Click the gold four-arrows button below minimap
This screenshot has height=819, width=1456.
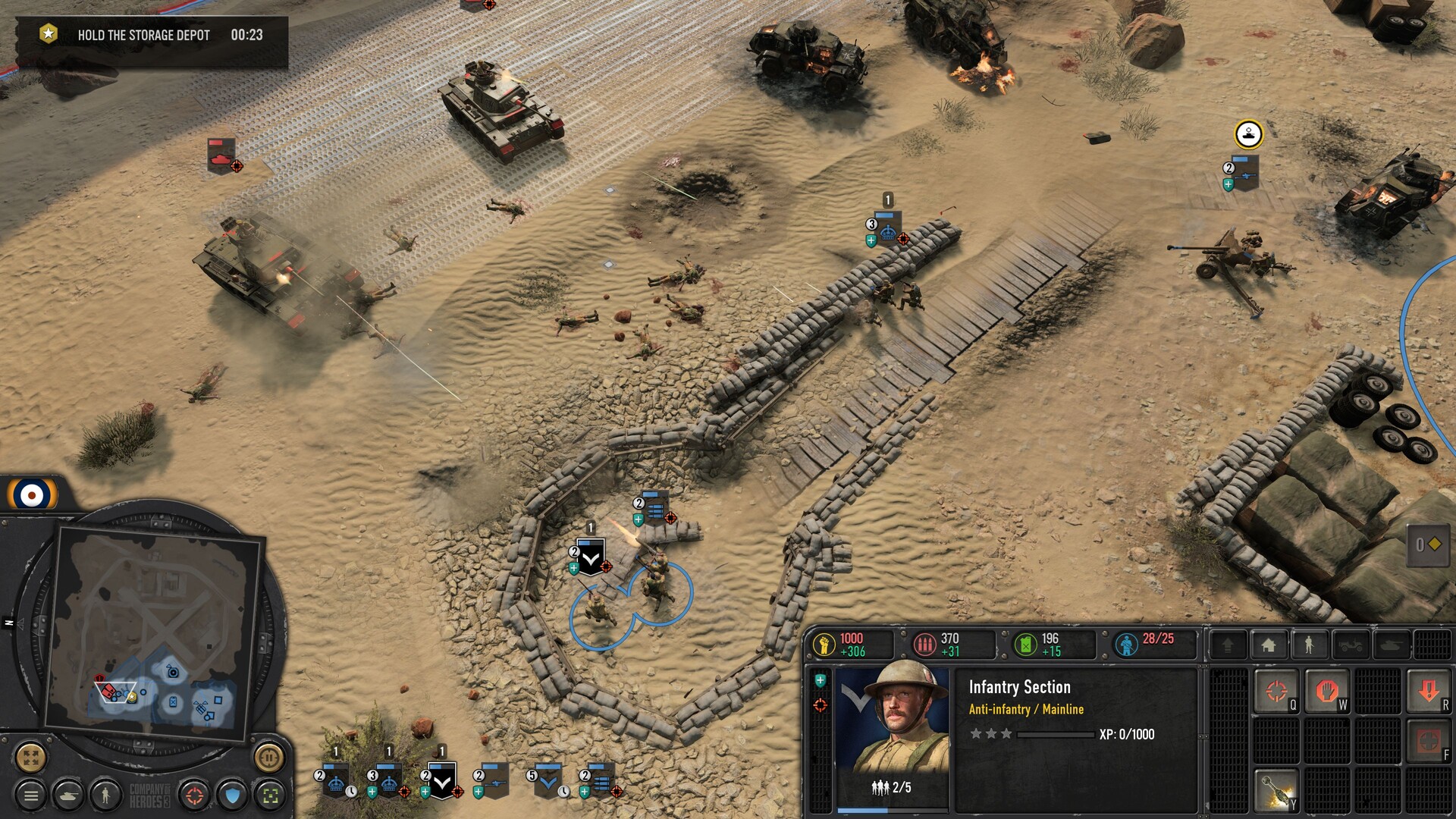pyautogui.click(x=31, y=756)
